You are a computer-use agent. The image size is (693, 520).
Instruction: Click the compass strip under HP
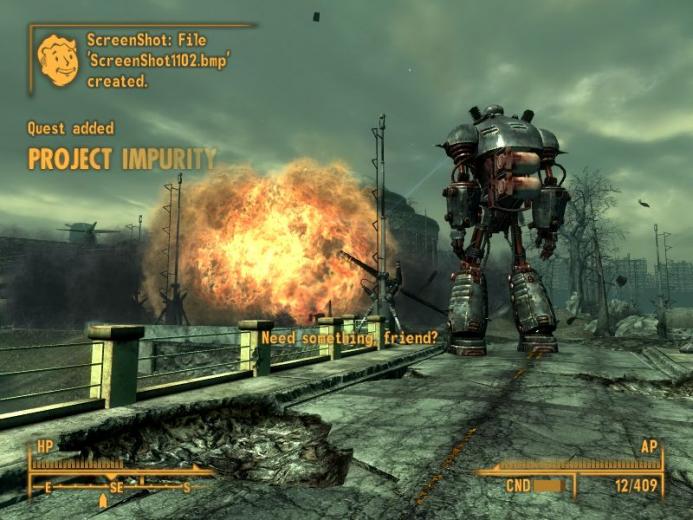[x=120, y=487]
